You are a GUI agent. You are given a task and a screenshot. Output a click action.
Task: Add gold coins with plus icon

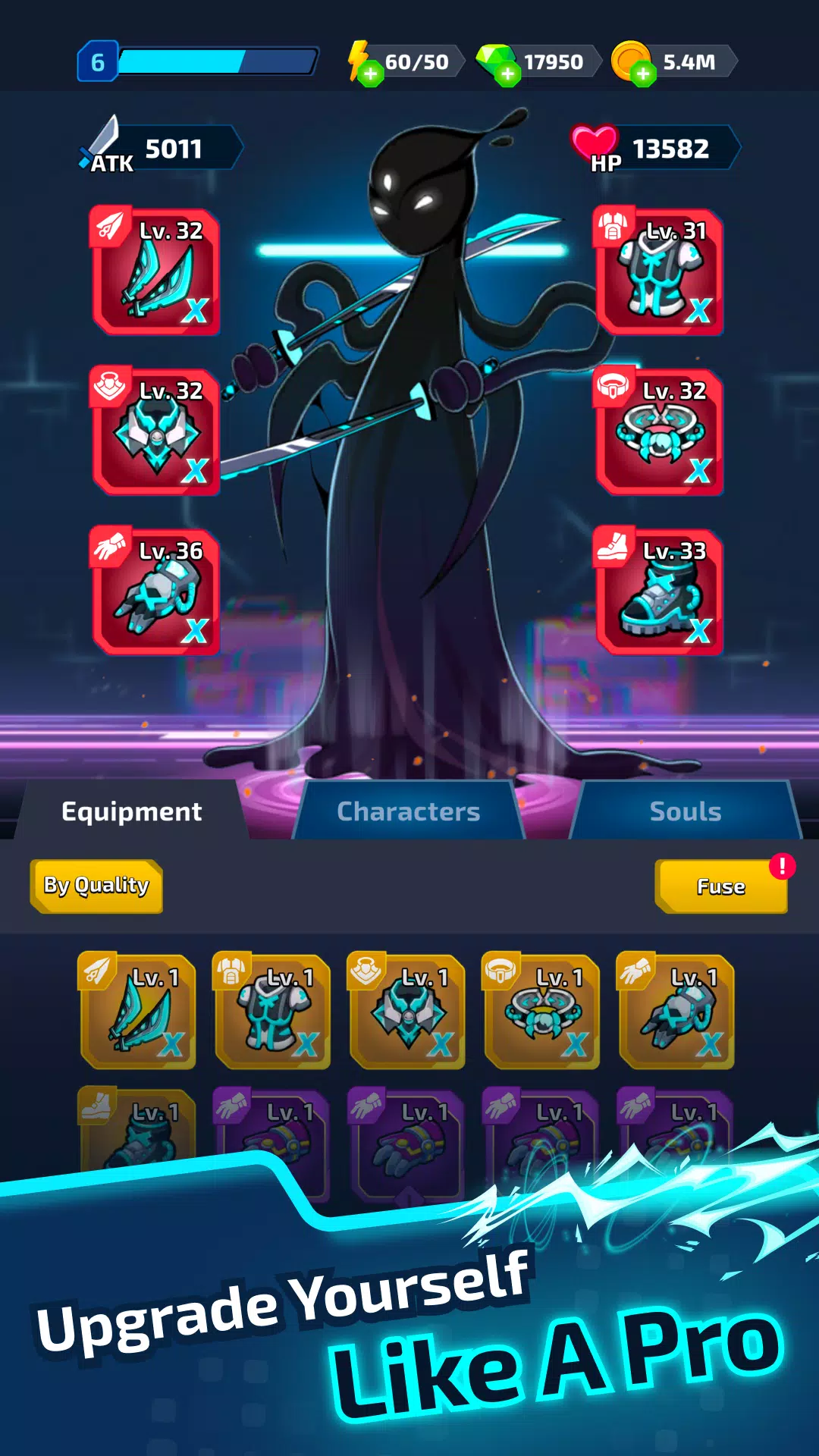(x=643, y=74)
